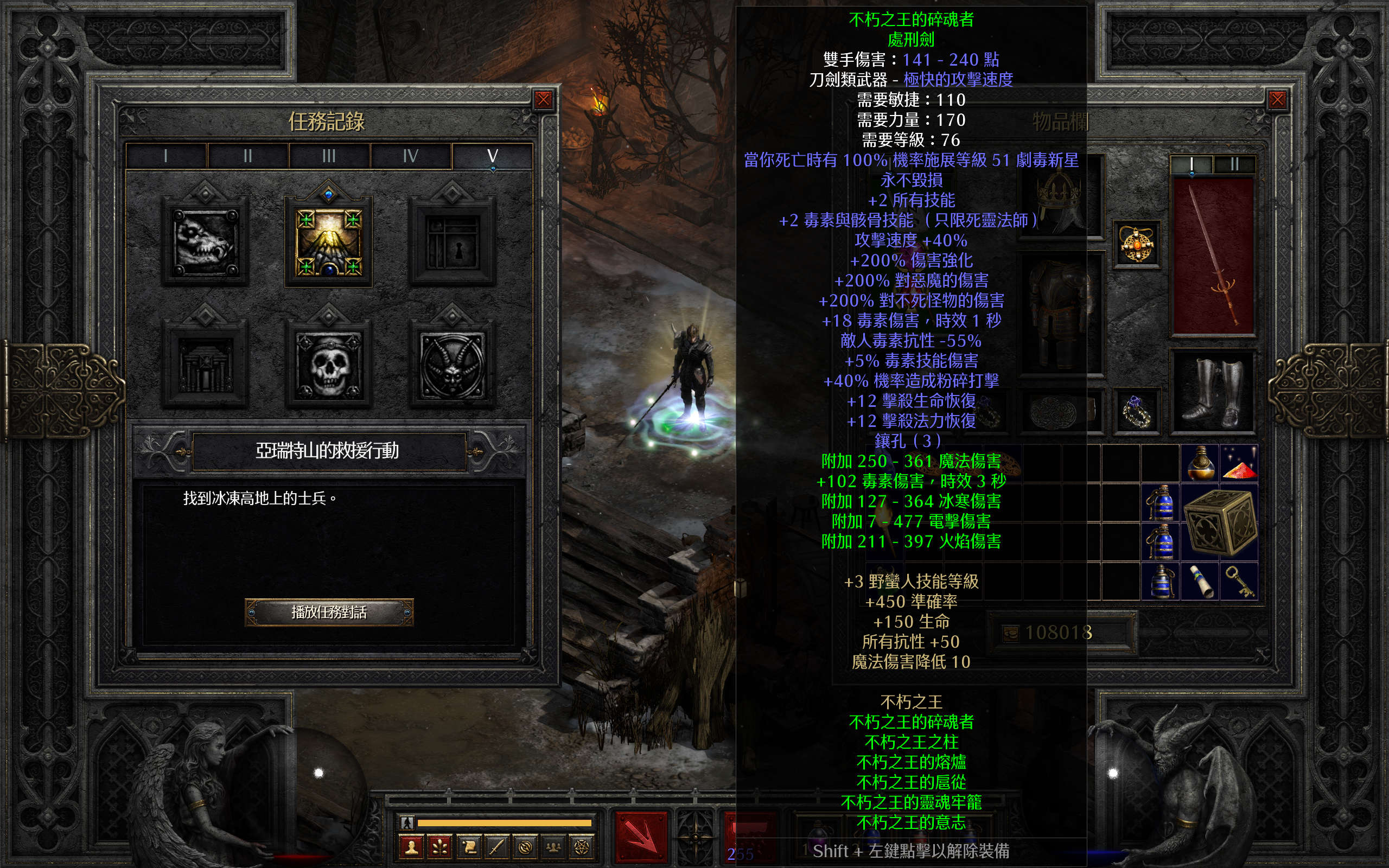Image resolution: width=1389 pixels, height=868 pixels.
Task: Pick up the equipped executioner sword
Action: 1213,256
